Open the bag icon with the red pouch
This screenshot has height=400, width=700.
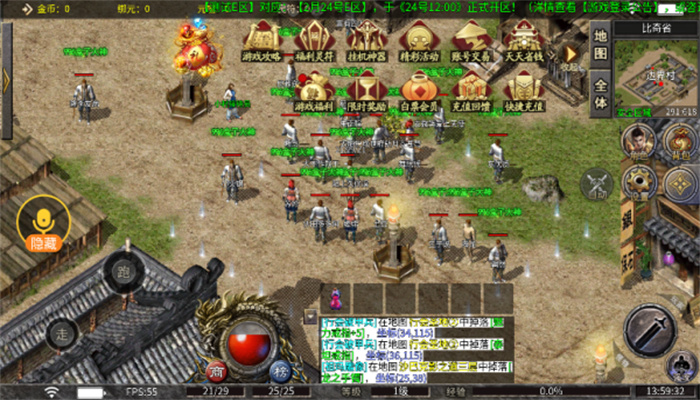coord(681,143)
